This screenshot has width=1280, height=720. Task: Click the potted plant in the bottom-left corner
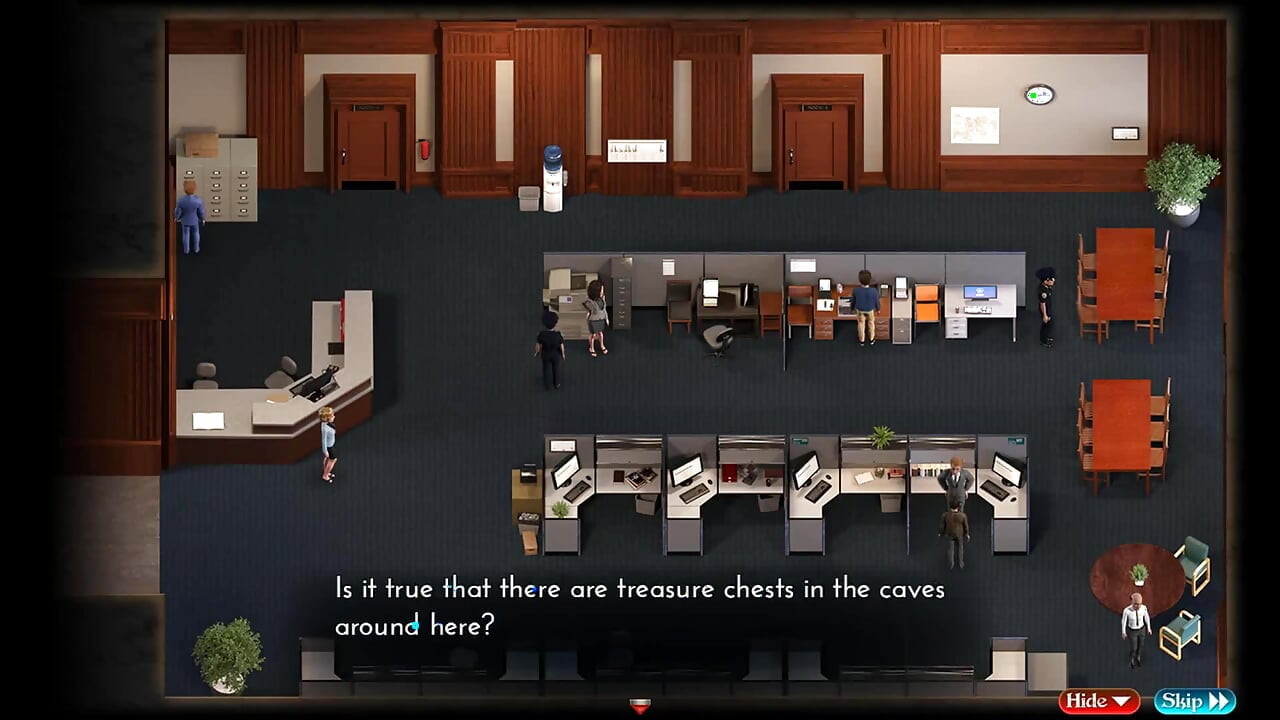pos(228,650)
